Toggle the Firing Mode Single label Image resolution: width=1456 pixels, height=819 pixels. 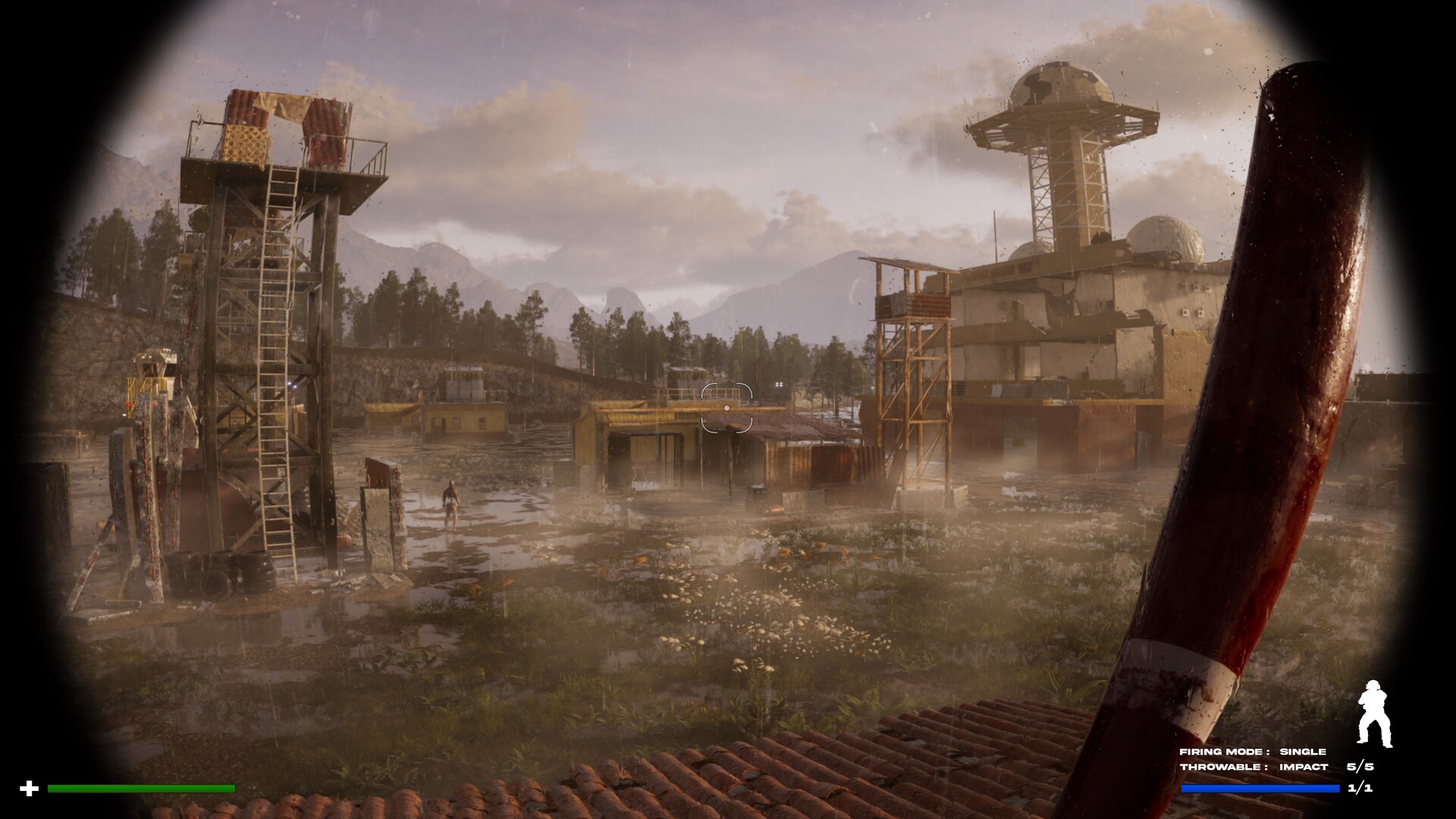[x=1253, y=752]
